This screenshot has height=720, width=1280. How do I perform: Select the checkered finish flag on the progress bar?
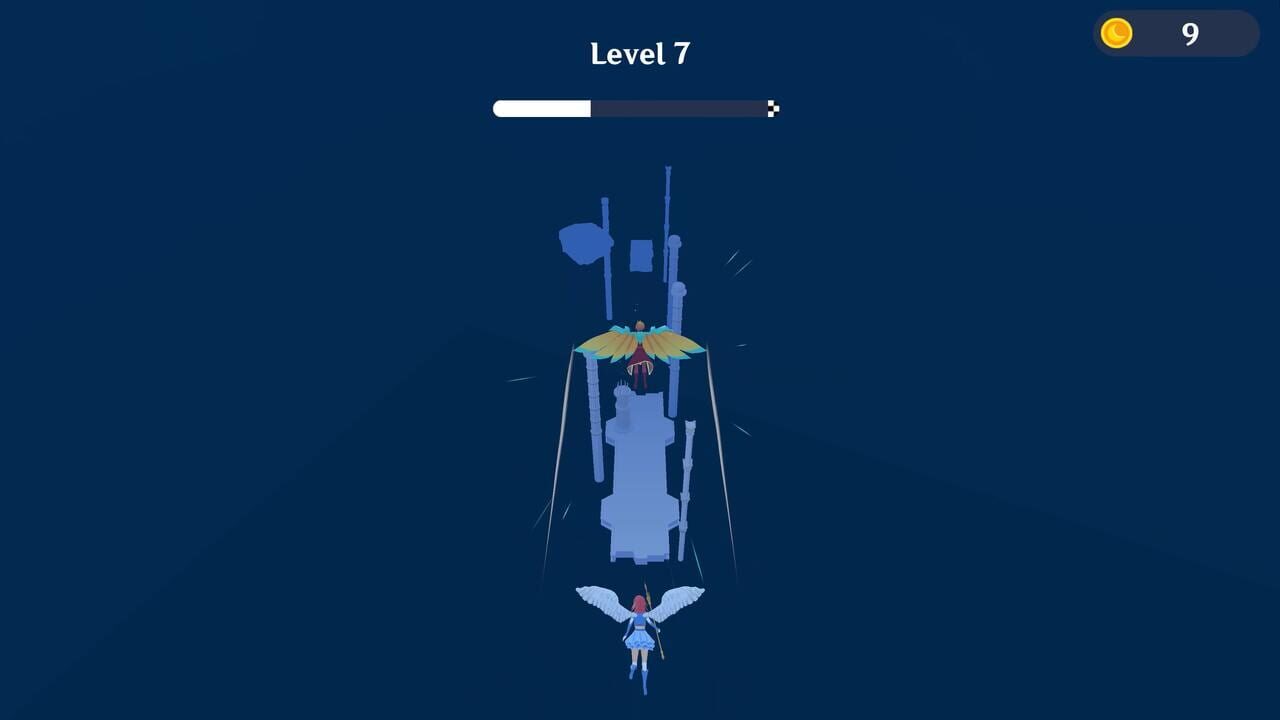click(772, 108)
